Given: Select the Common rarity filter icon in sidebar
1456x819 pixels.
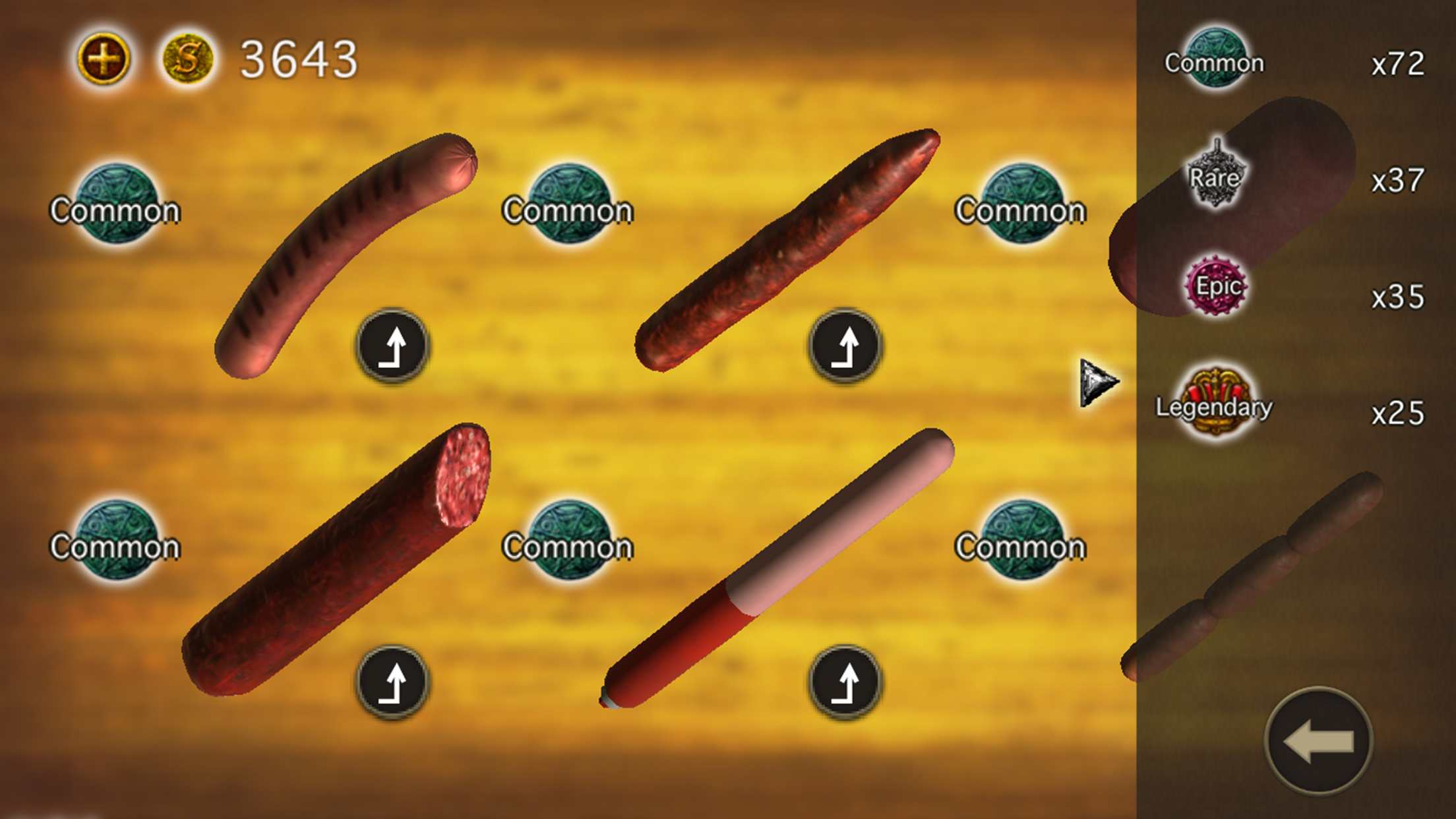Looking at the screenshot, I should tap(1217, 56).
